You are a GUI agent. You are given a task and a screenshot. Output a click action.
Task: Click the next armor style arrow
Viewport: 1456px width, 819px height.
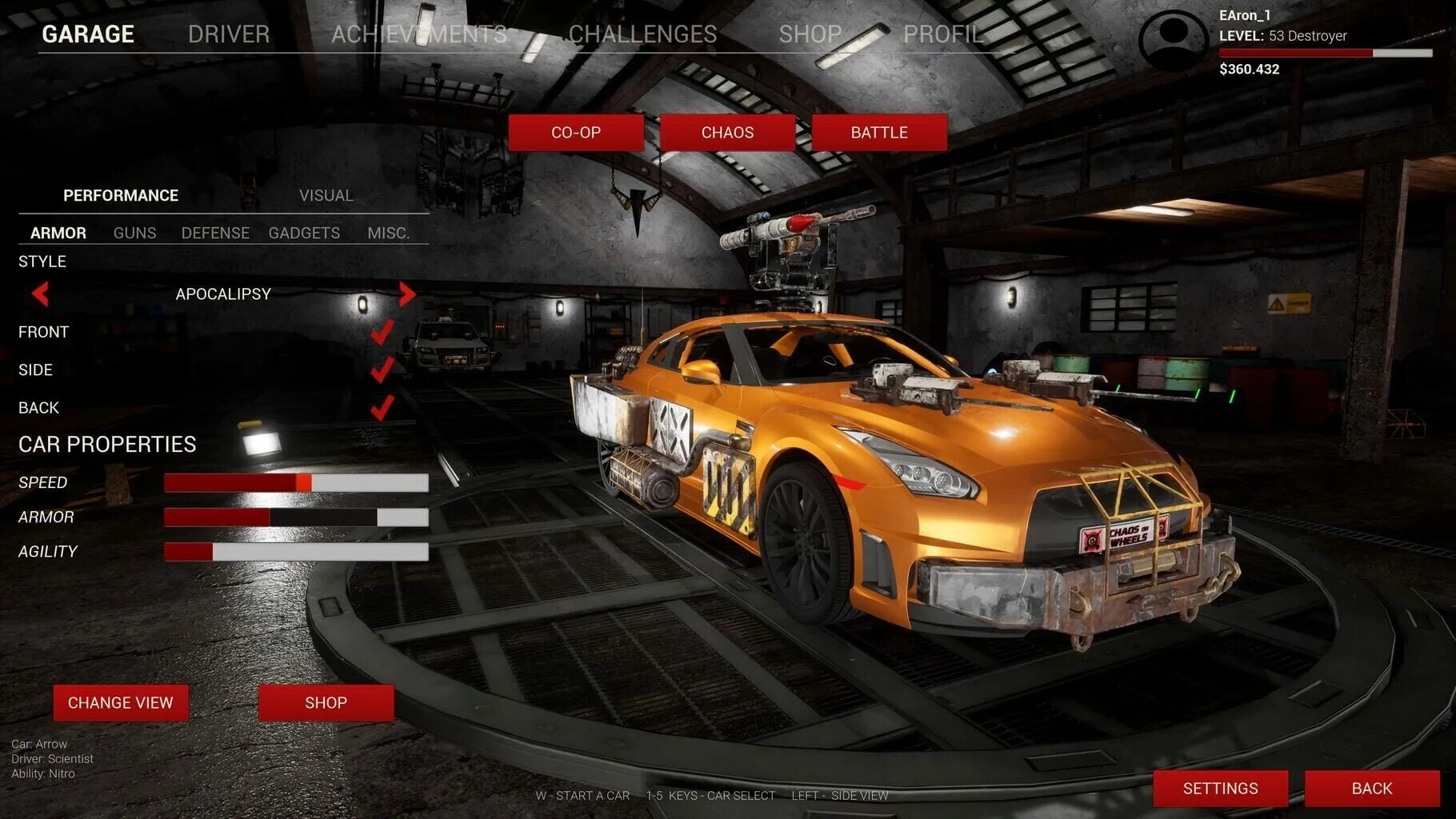pos(406,294)
